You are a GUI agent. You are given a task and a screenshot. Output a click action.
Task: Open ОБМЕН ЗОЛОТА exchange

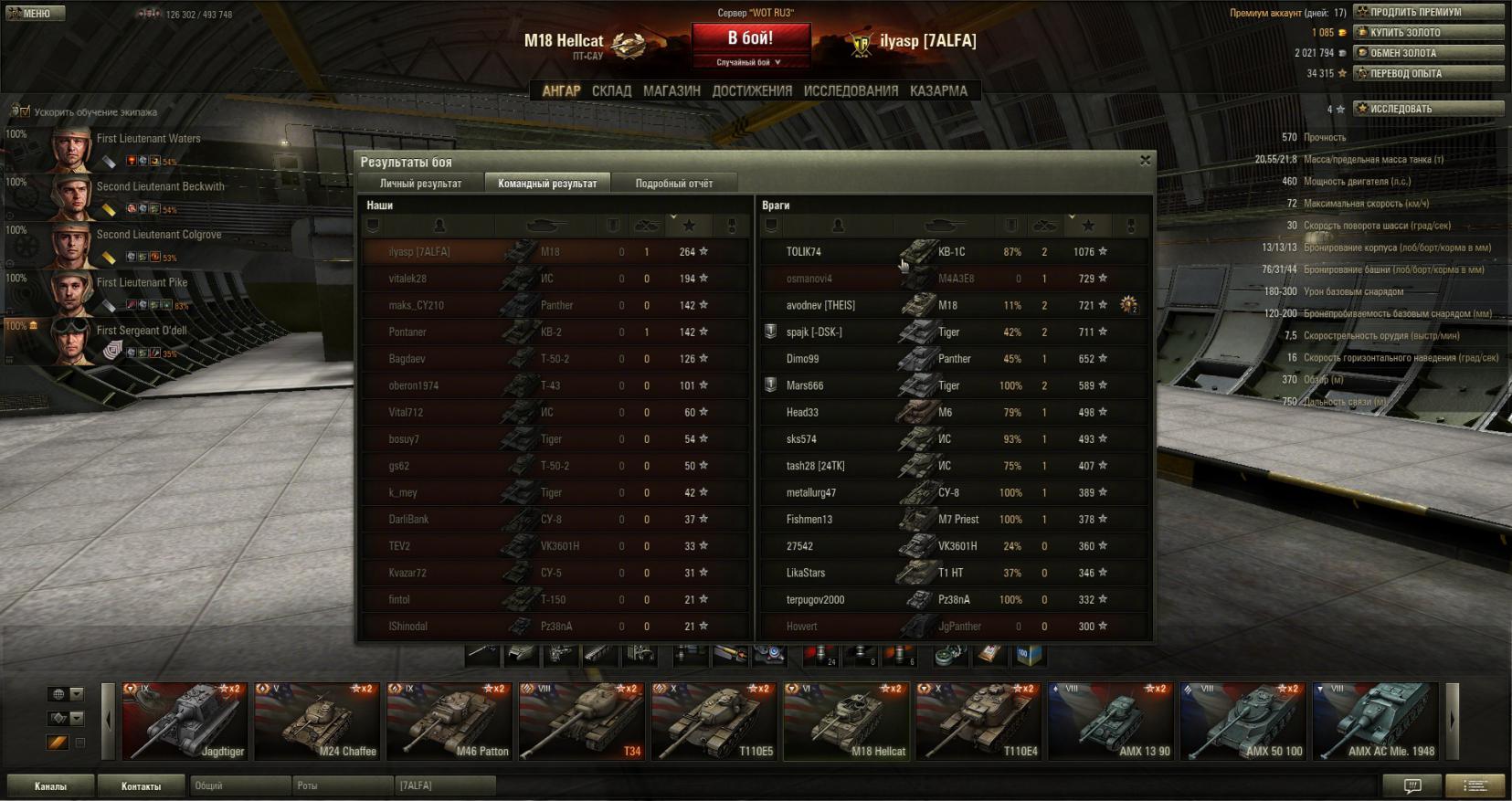click(x=1428, y=53)
